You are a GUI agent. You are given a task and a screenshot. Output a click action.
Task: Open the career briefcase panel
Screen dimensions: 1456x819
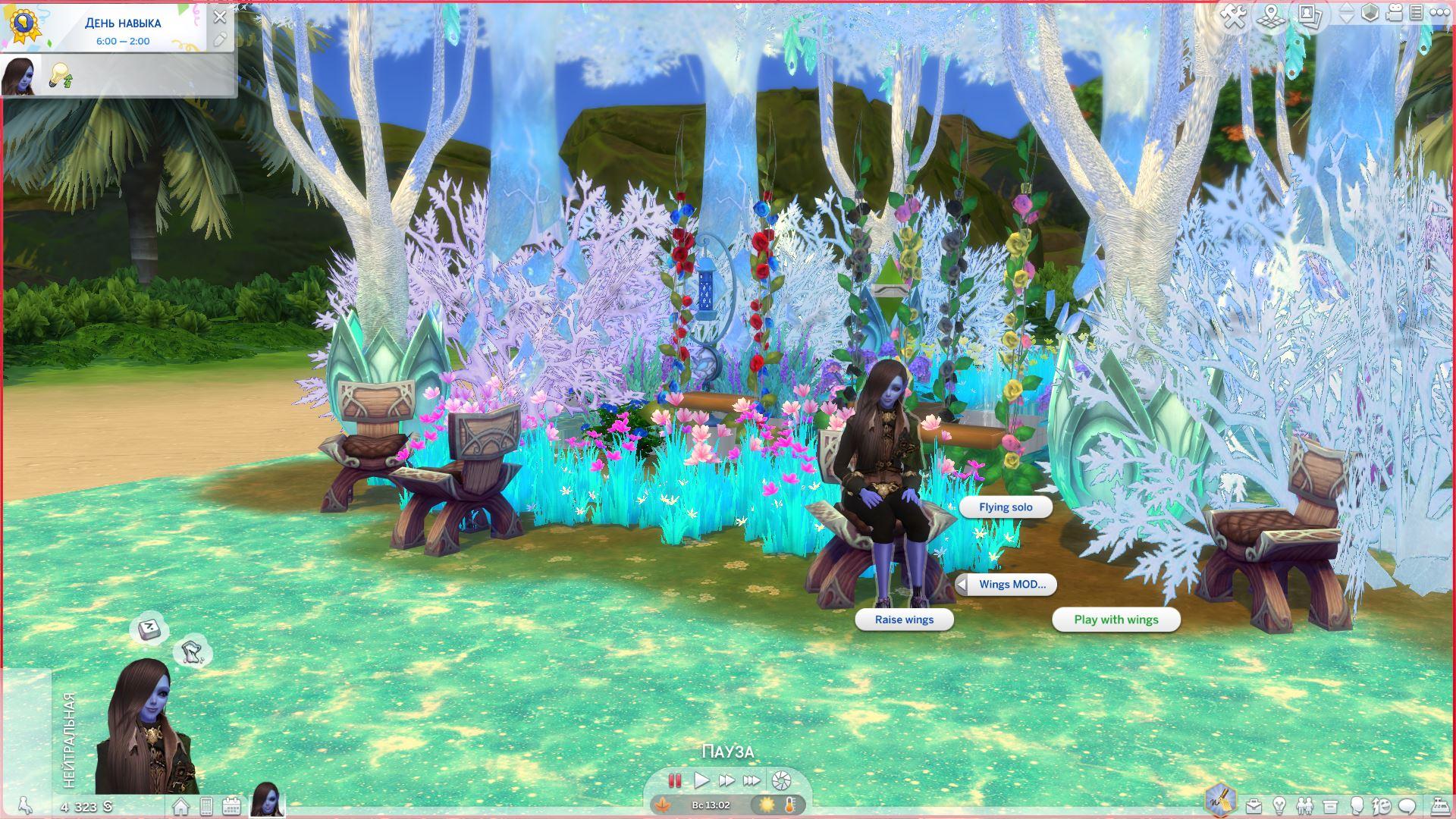(1254, 805)
